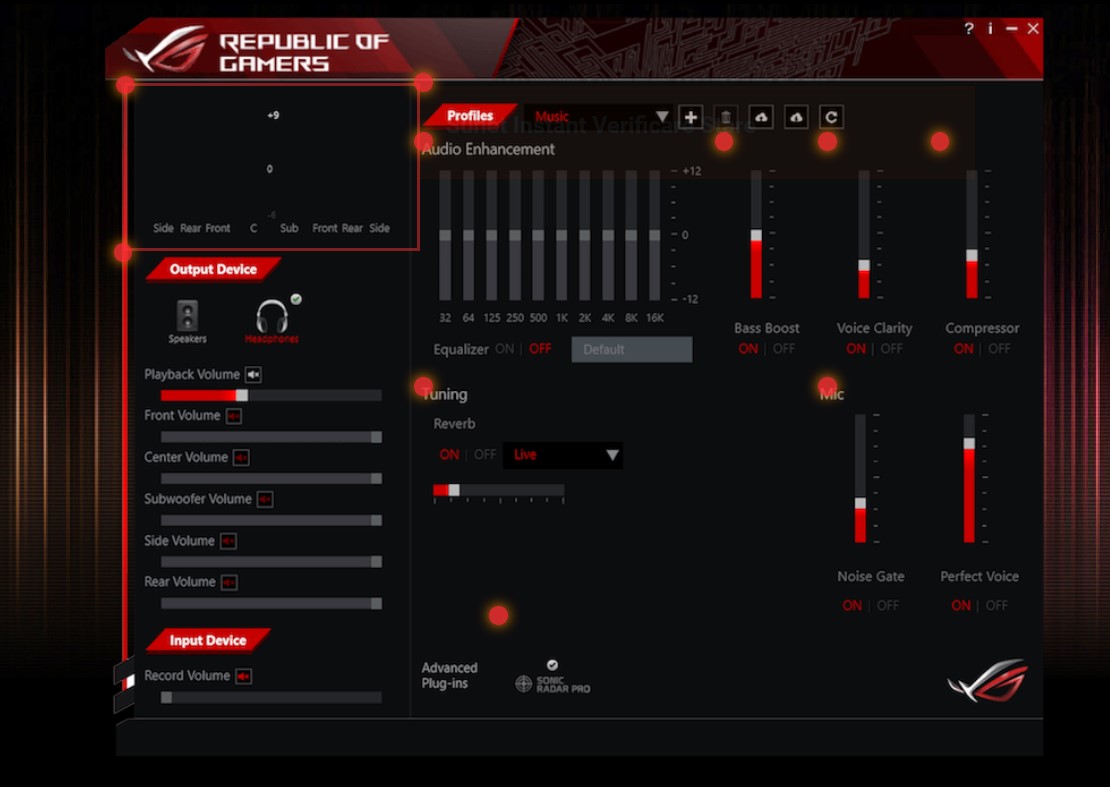
Task: Open the Reverb Live preset dropdown
Action: tap(562, 455)
